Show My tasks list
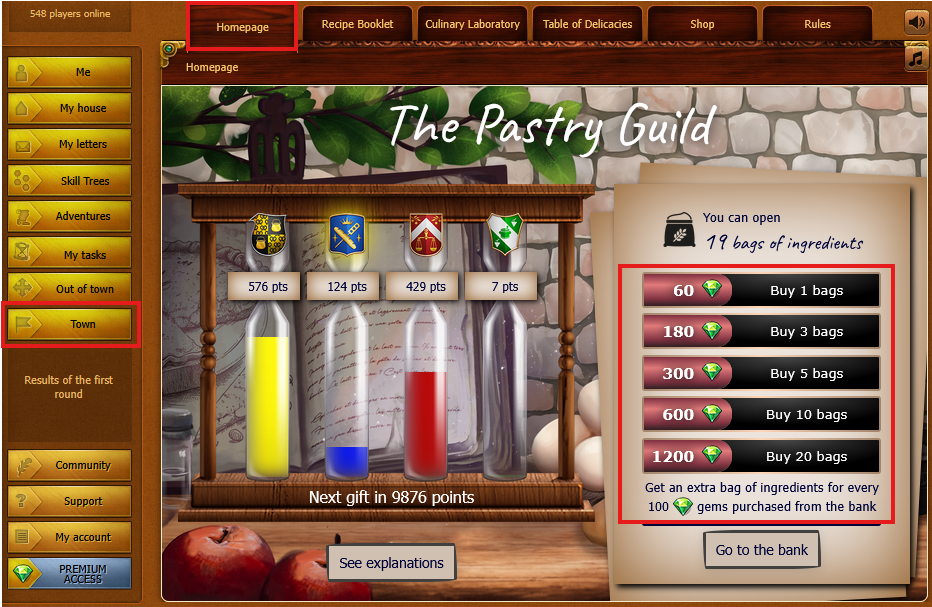 point(70,254)
